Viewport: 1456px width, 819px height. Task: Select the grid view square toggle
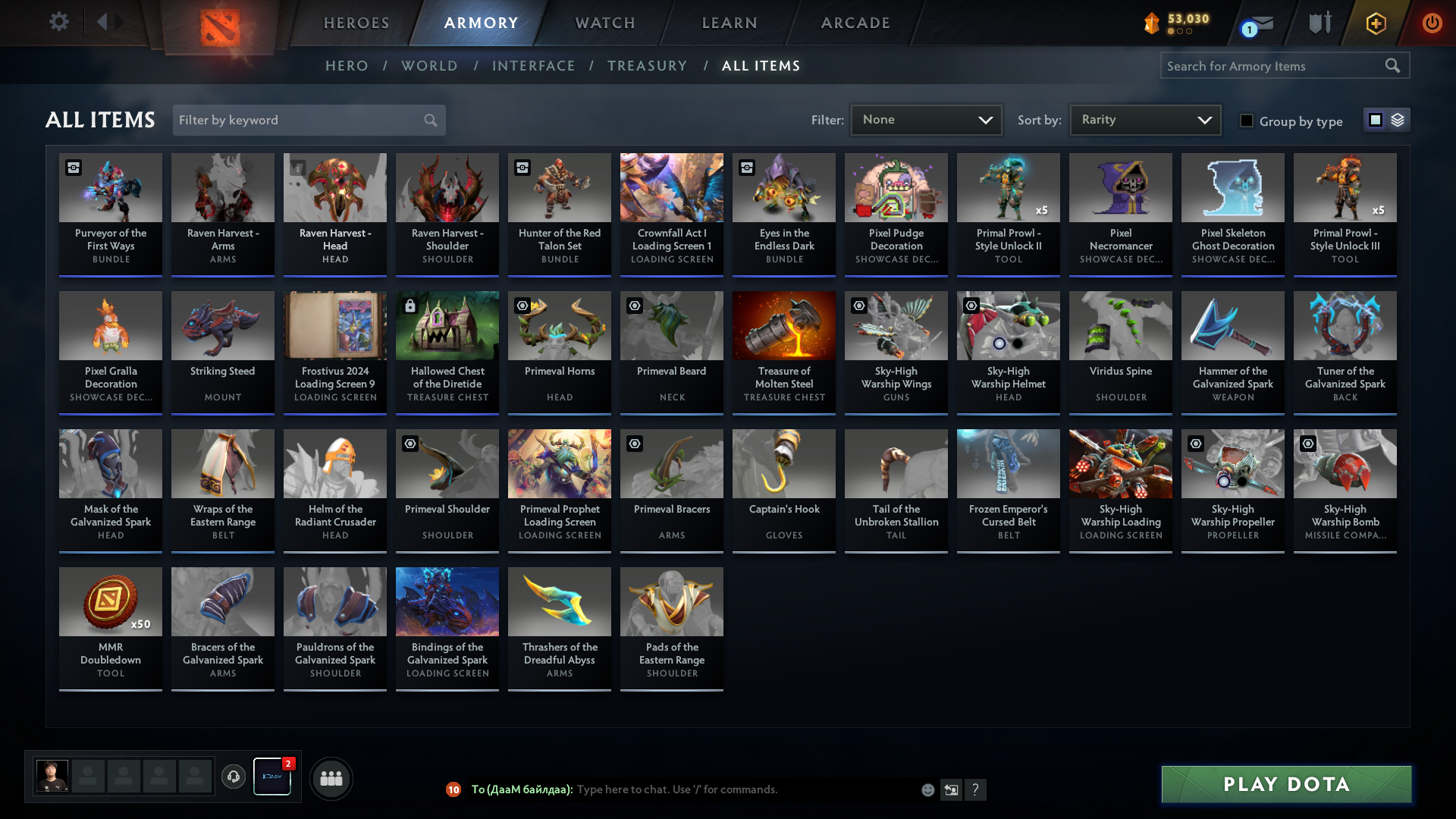pyautogui.click(x=1375, y=120)
